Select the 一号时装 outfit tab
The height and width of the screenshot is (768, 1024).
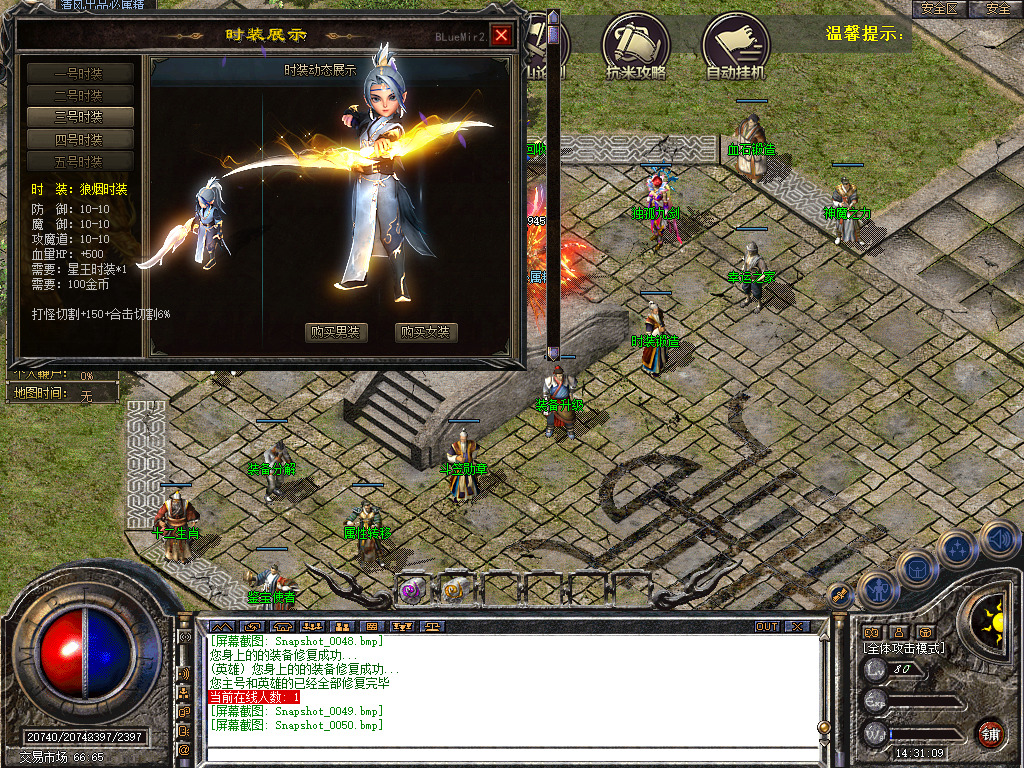click(x=79, y=73)
